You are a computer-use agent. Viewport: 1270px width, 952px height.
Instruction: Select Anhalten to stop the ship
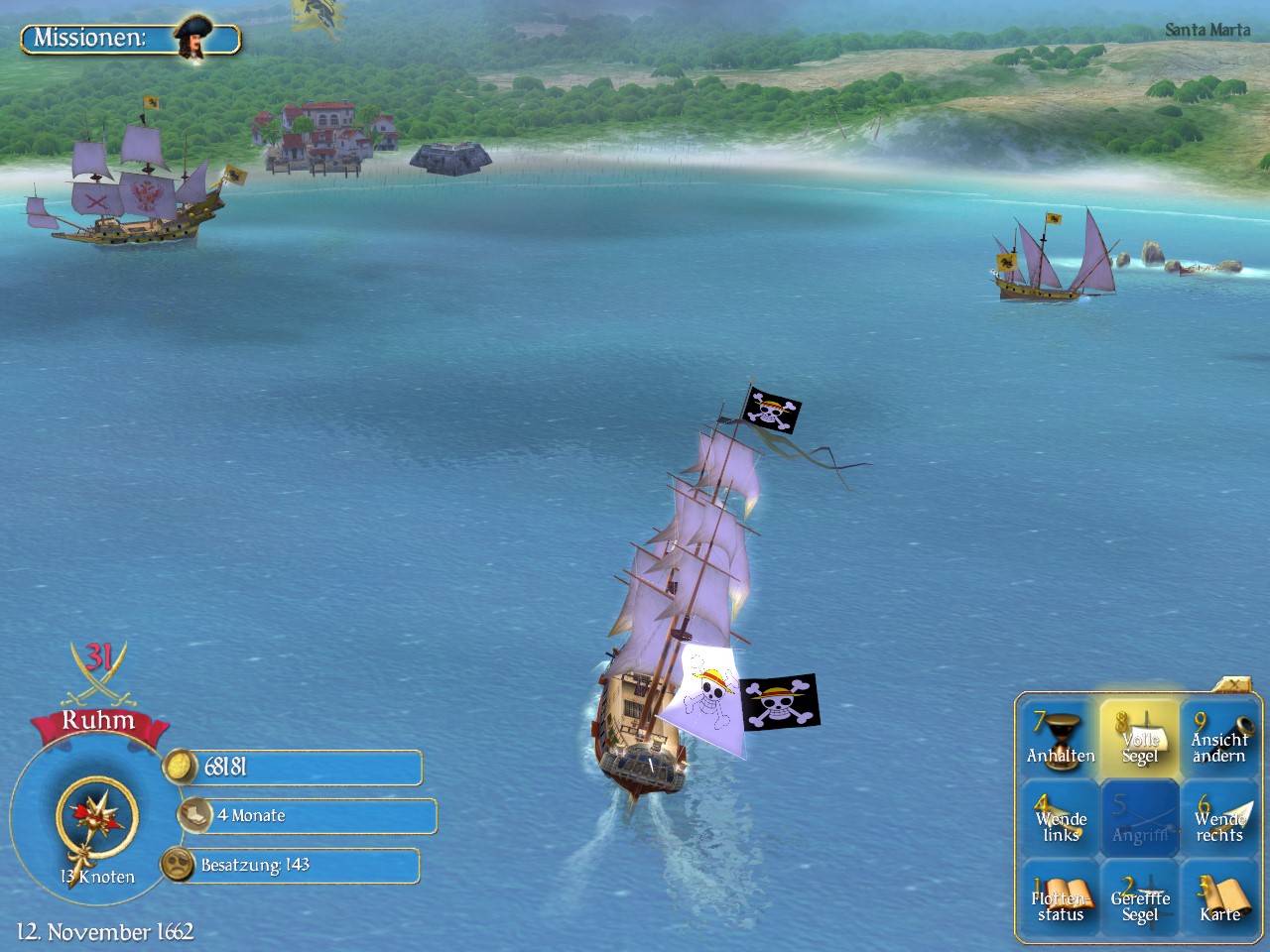pyautogui.click(x=1061, y=739)
